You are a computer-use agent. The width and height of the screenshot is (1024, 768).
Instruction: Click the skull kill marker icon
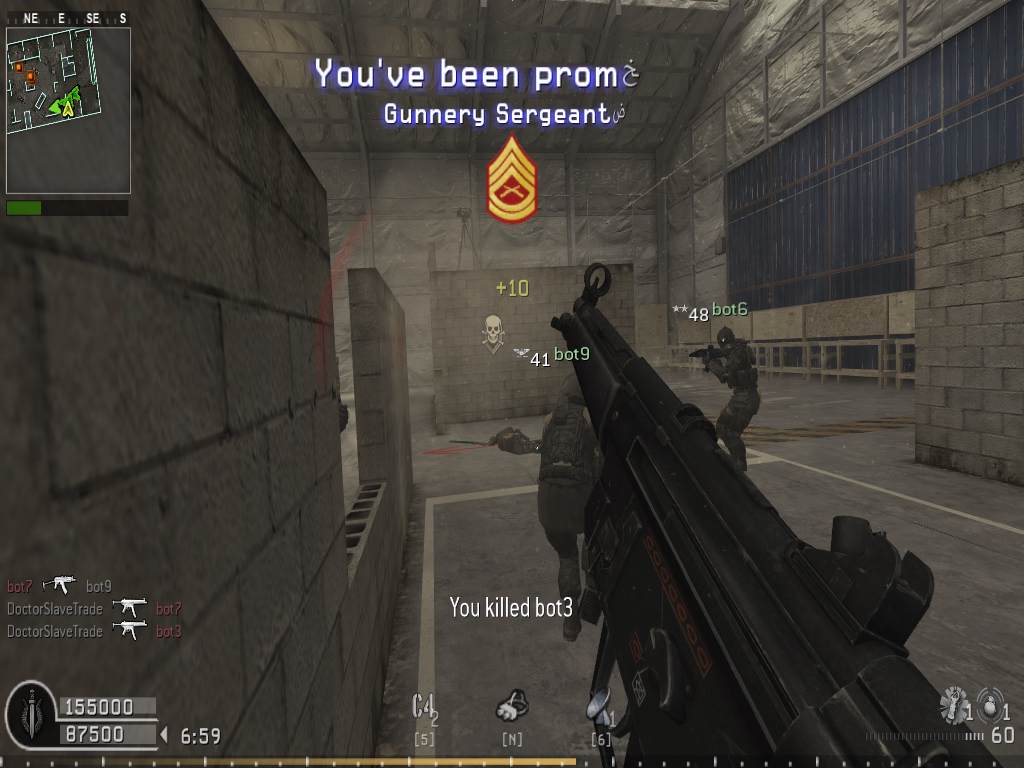pyautogui.click(x=492, y=332)
